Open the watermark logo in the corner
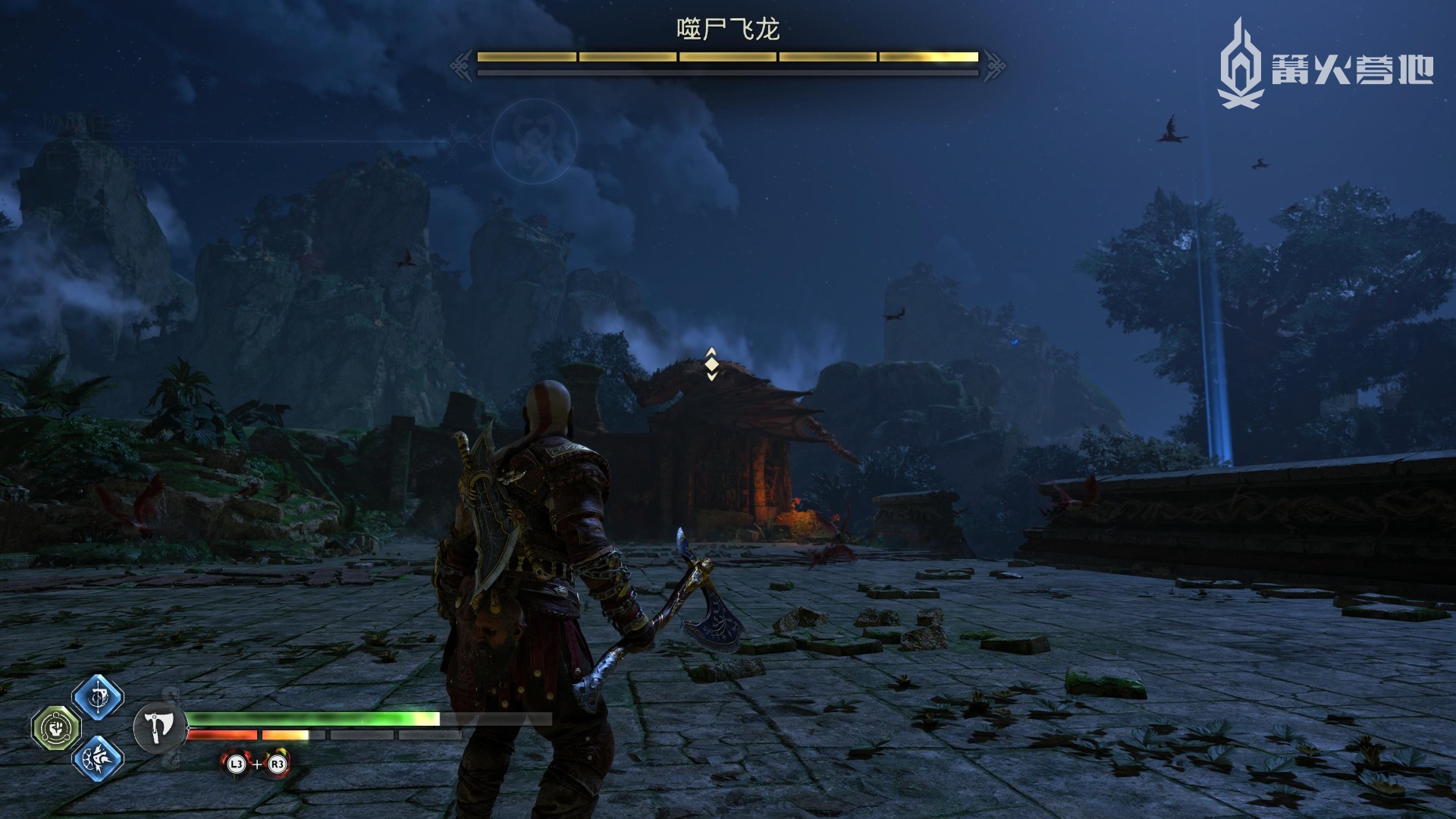Screen dimensions: 1456x819 (1326, 64)
